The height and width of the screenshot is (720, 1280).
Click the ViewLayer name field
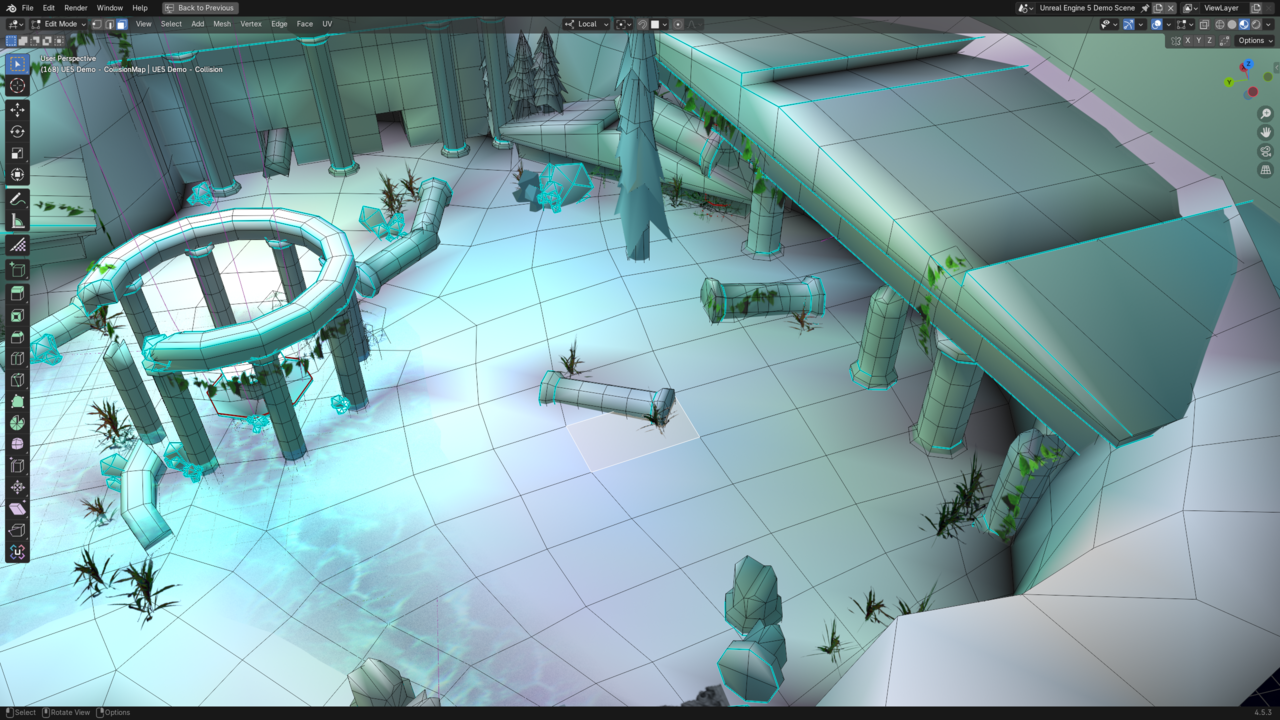1221,8
